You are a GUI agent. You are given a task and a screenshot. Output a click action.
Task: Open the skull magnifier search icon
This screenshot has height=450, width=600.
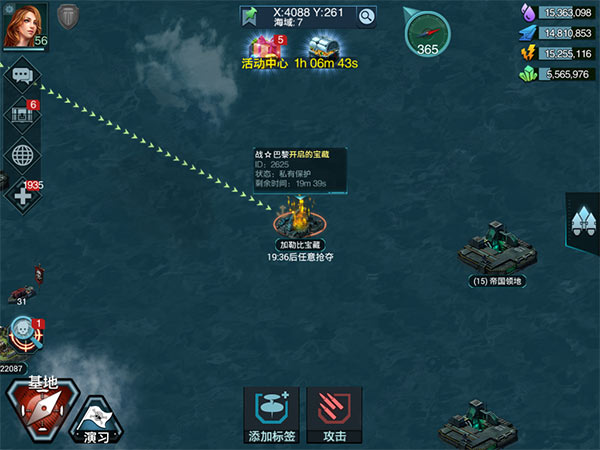23,333
